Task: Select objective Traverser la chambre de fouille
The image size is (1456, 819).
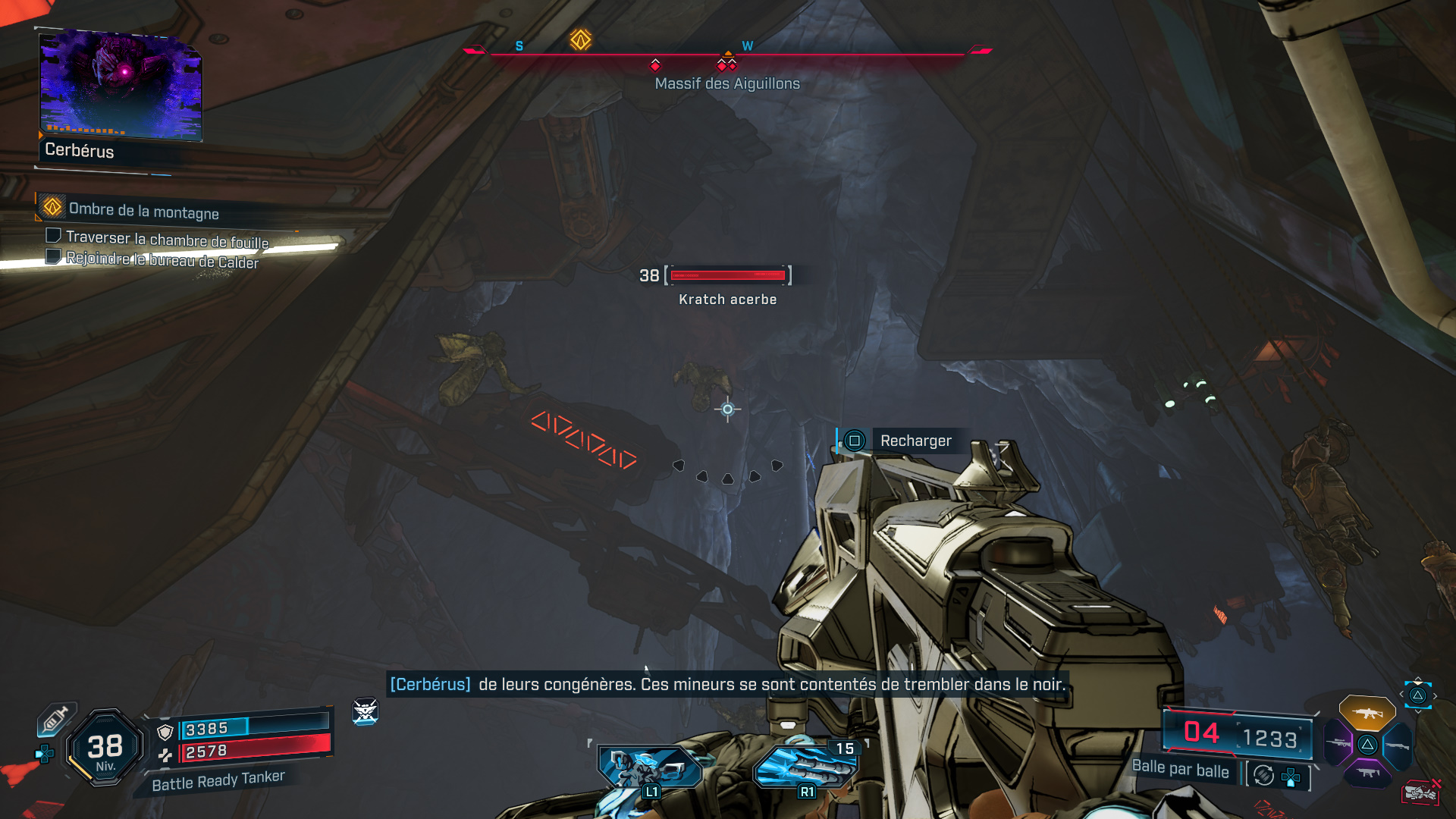Action: click(167, 240)
